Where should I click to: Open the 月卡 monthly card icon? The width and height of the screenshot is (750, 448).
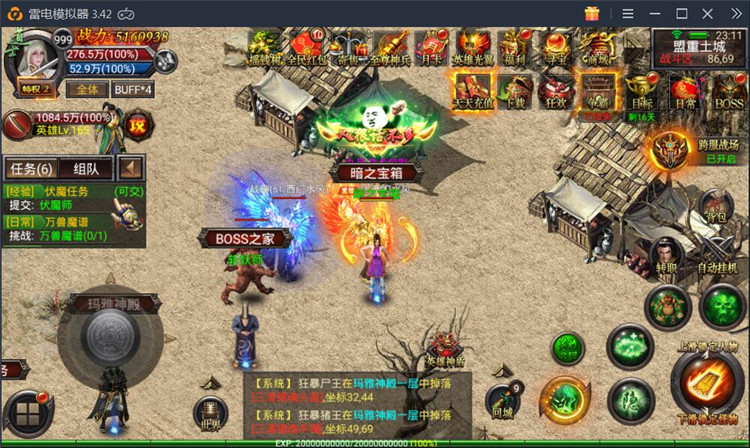click(431, 45)
